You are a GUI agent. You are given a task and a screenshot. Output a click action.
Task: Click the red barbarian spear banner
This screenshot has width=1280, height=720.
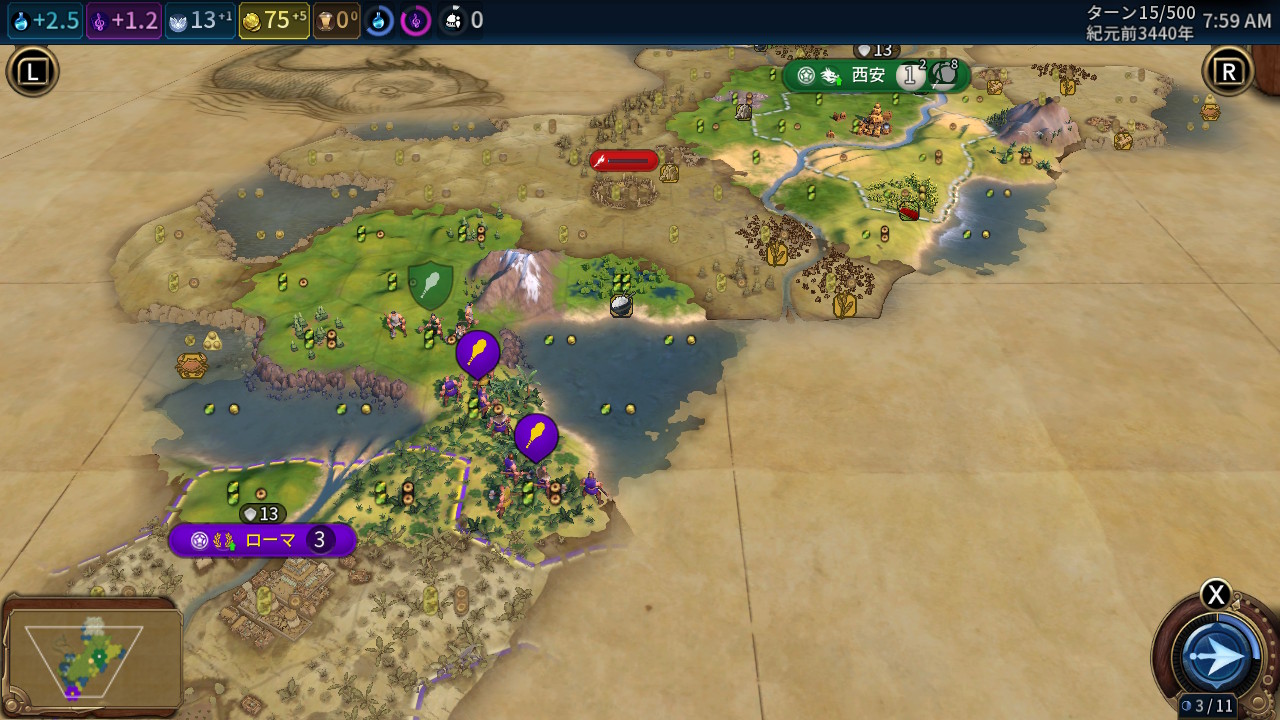(624, 160)
